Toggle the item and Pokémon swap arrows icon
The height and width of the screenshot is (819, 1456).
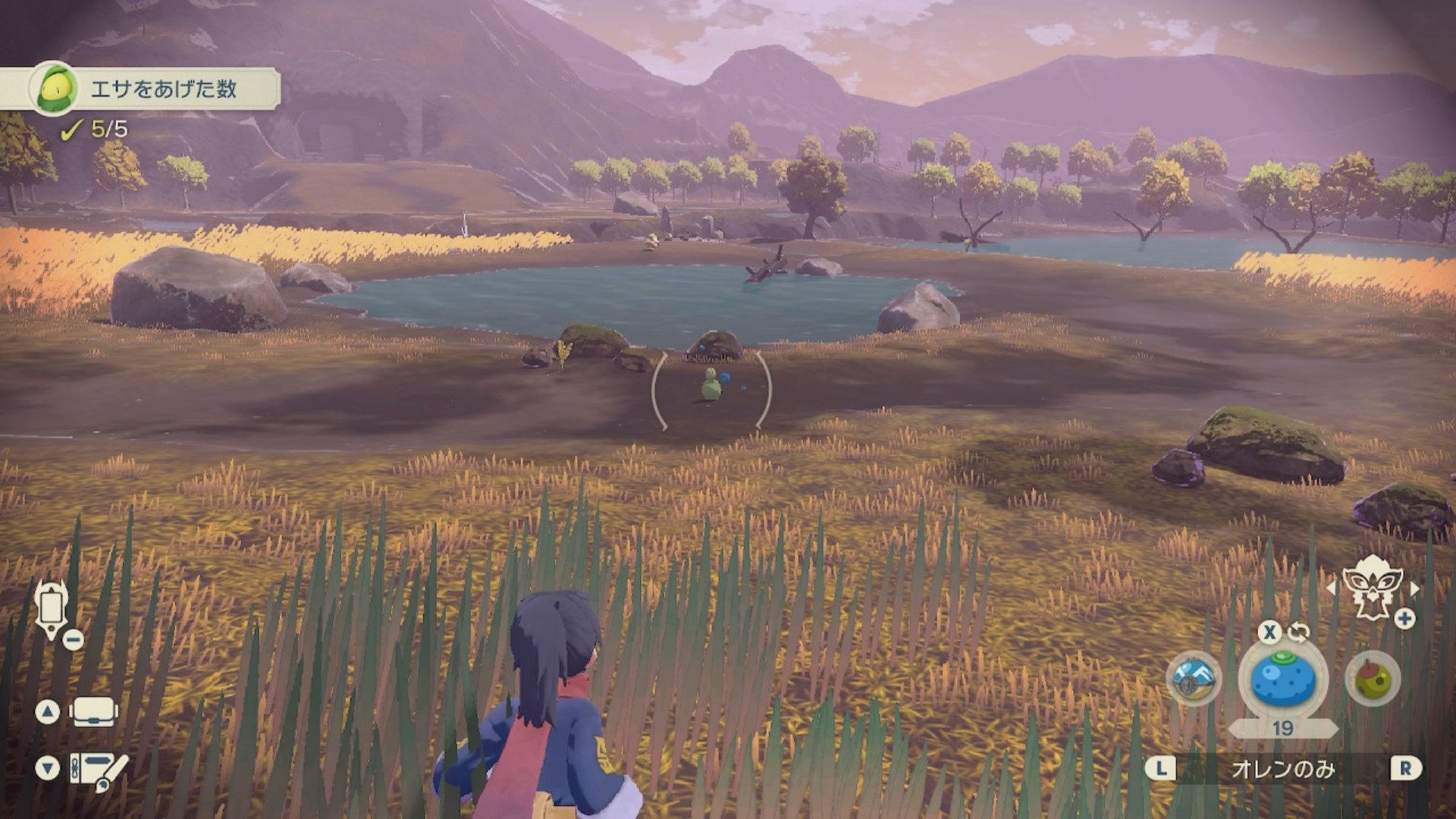pos(1298,632)
